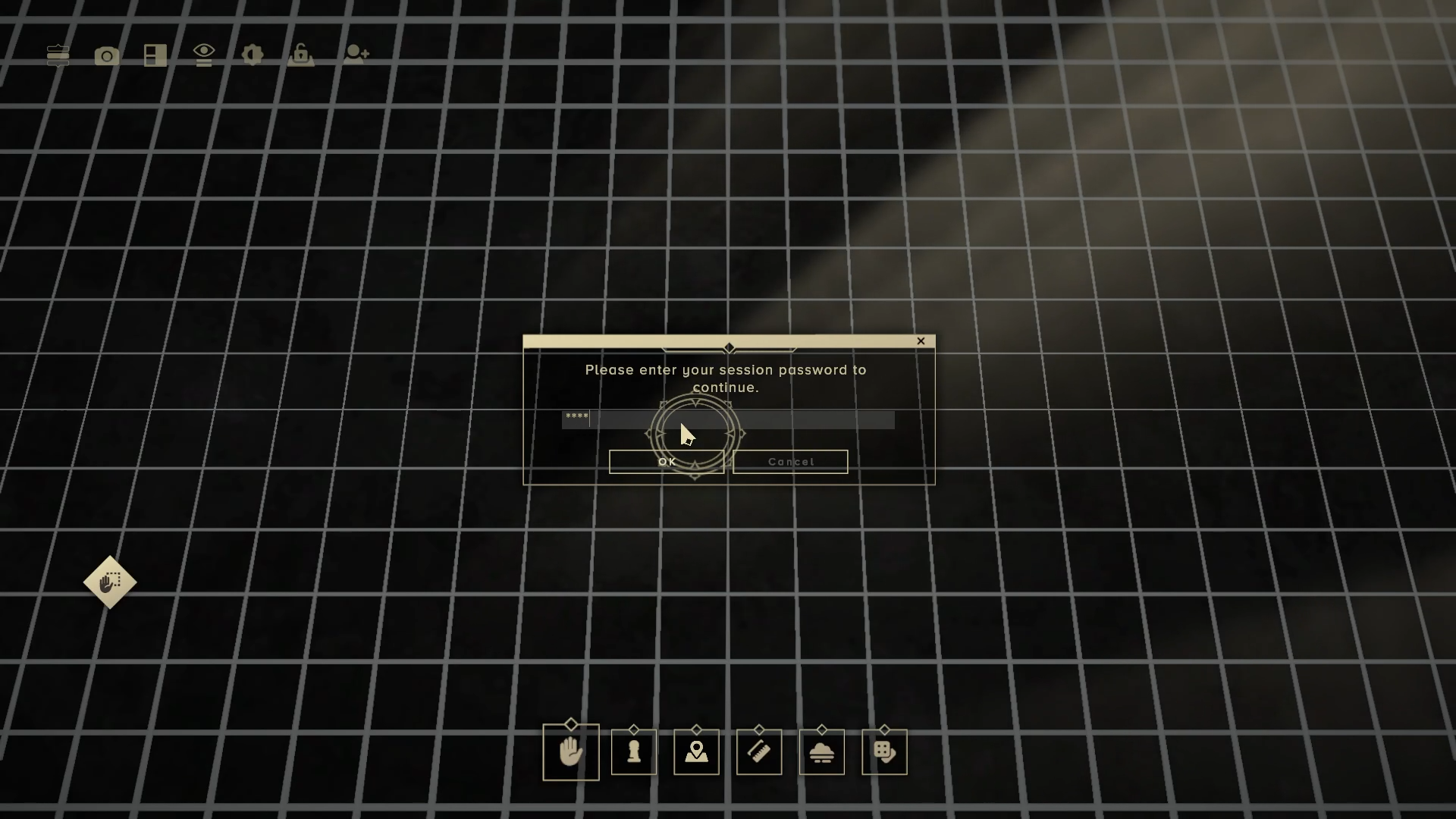Image resolution: width=1456 pixels, height=819 pixels.
Task: Click the dotted hand gesture marker
Action: click(x=109, y=583)
